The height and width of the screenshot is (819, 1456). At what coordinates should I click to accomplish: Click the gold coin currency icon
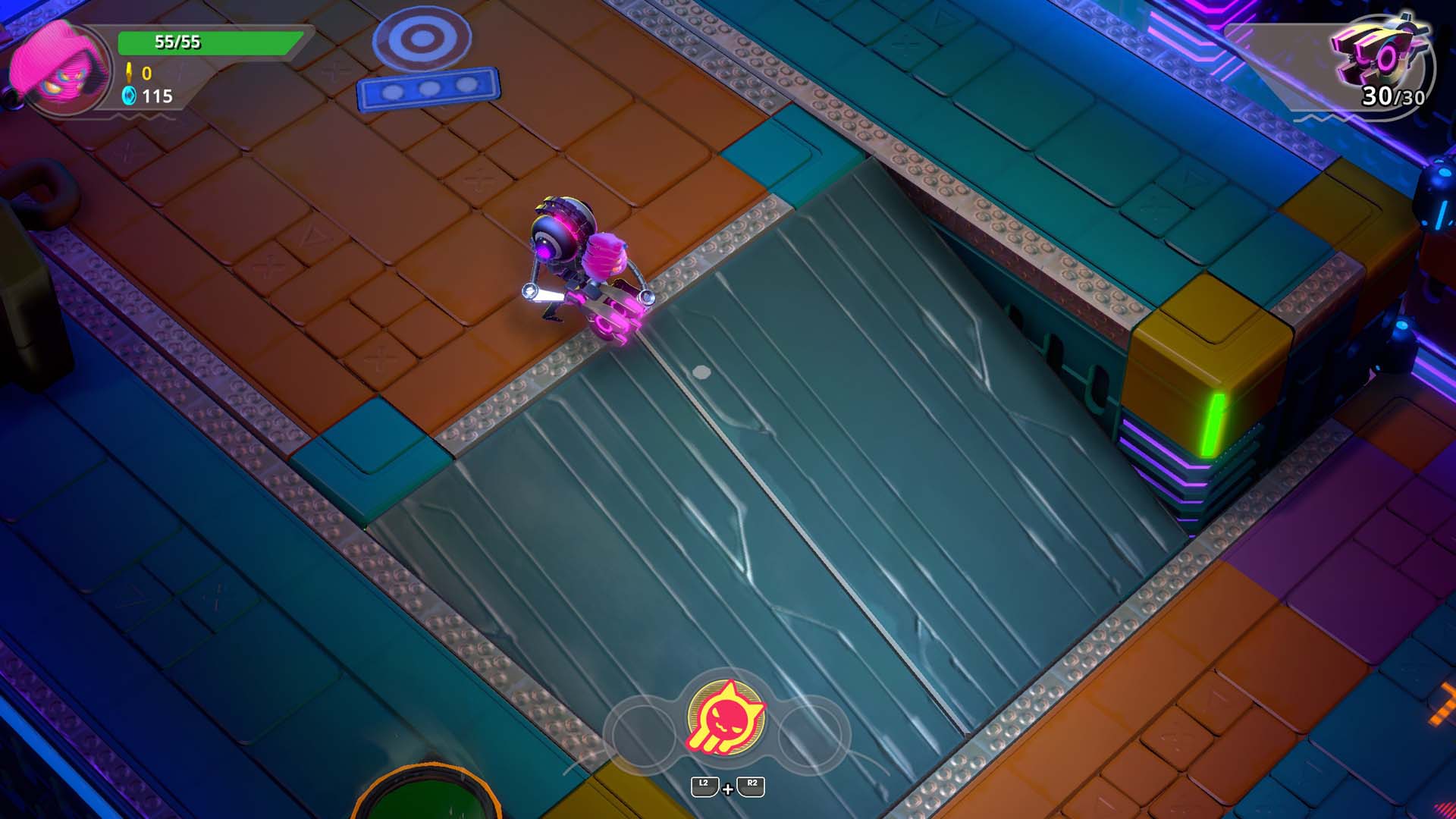130,72
